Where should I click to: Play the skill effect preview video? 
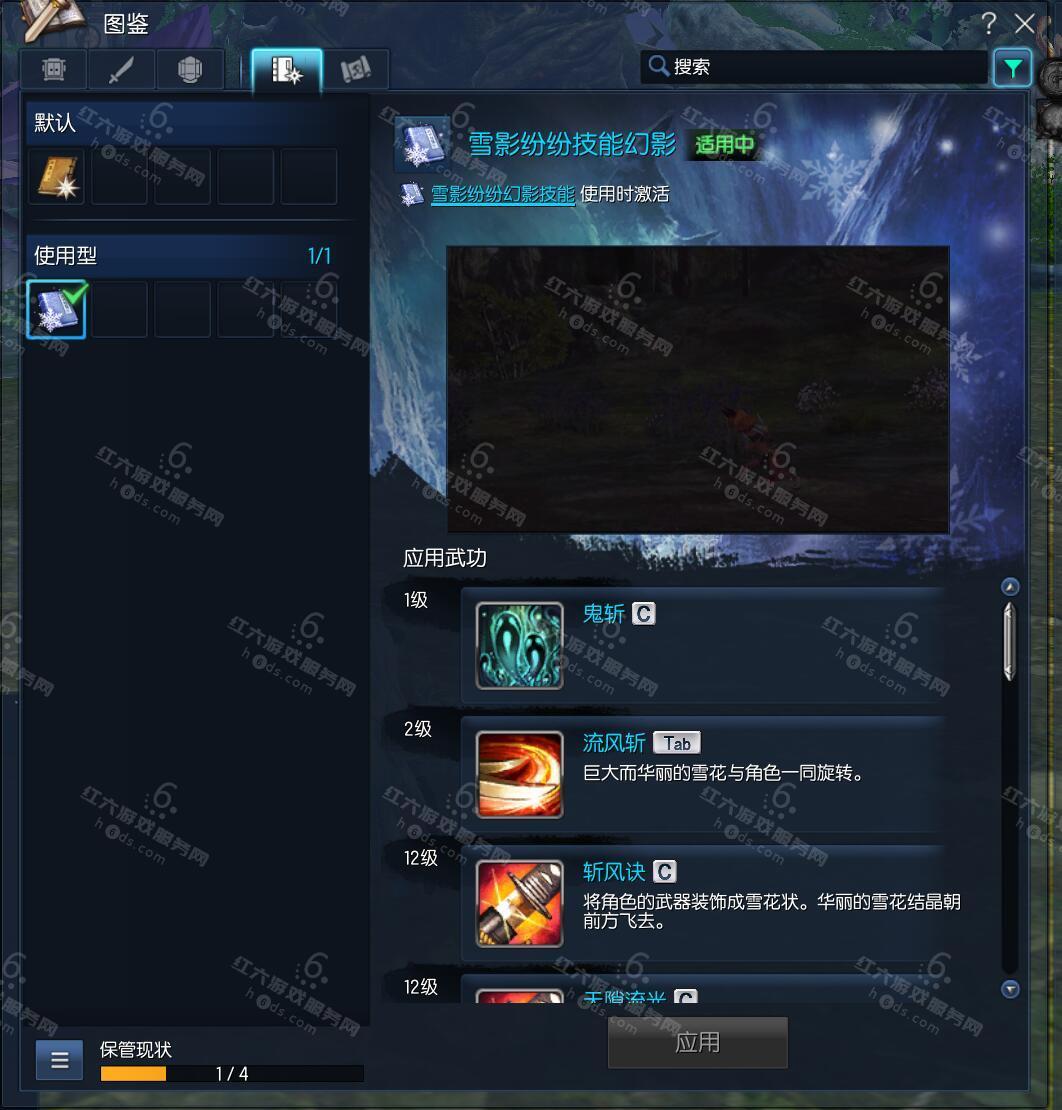click(x=697, y=389)
